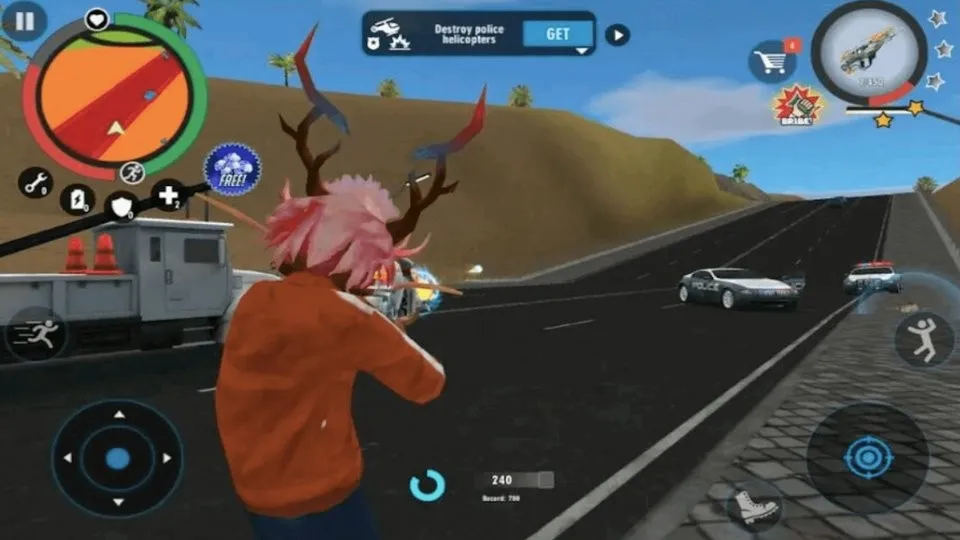Use the Bribe icon
The width and height of the screenshot is (960, 540).
797,104
